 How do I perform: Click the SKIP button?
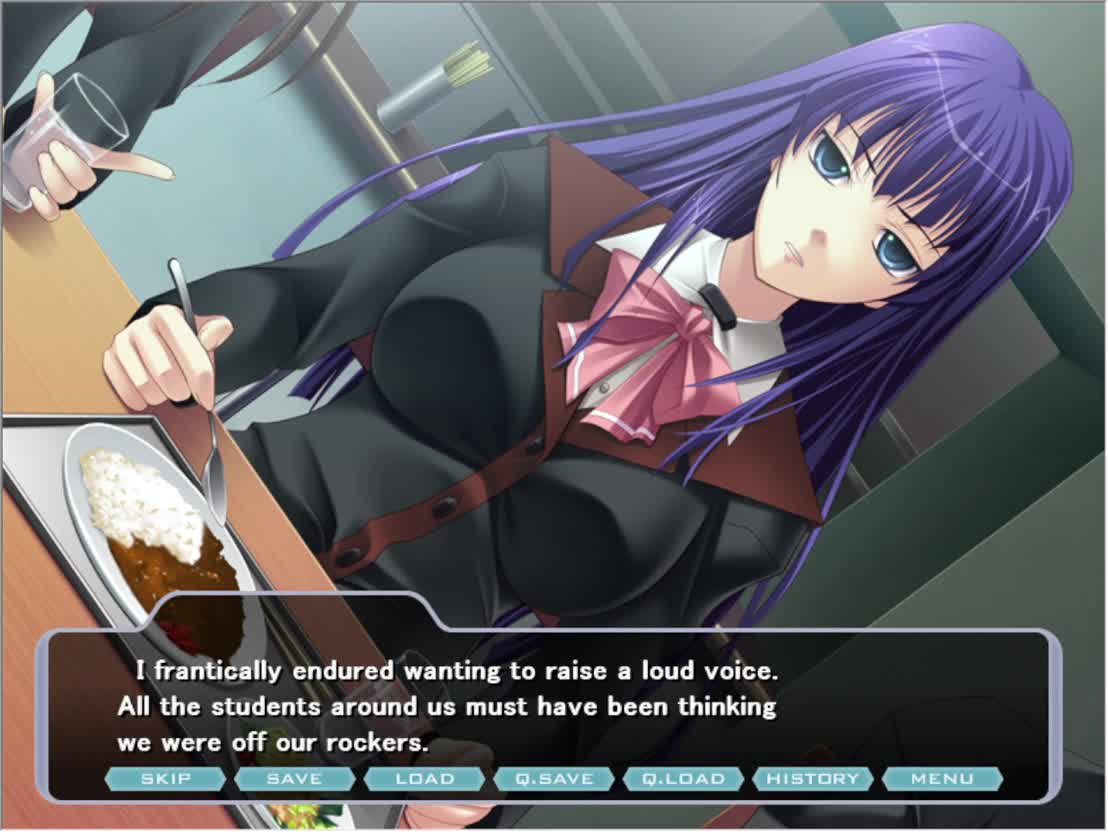tap(165, 778)
